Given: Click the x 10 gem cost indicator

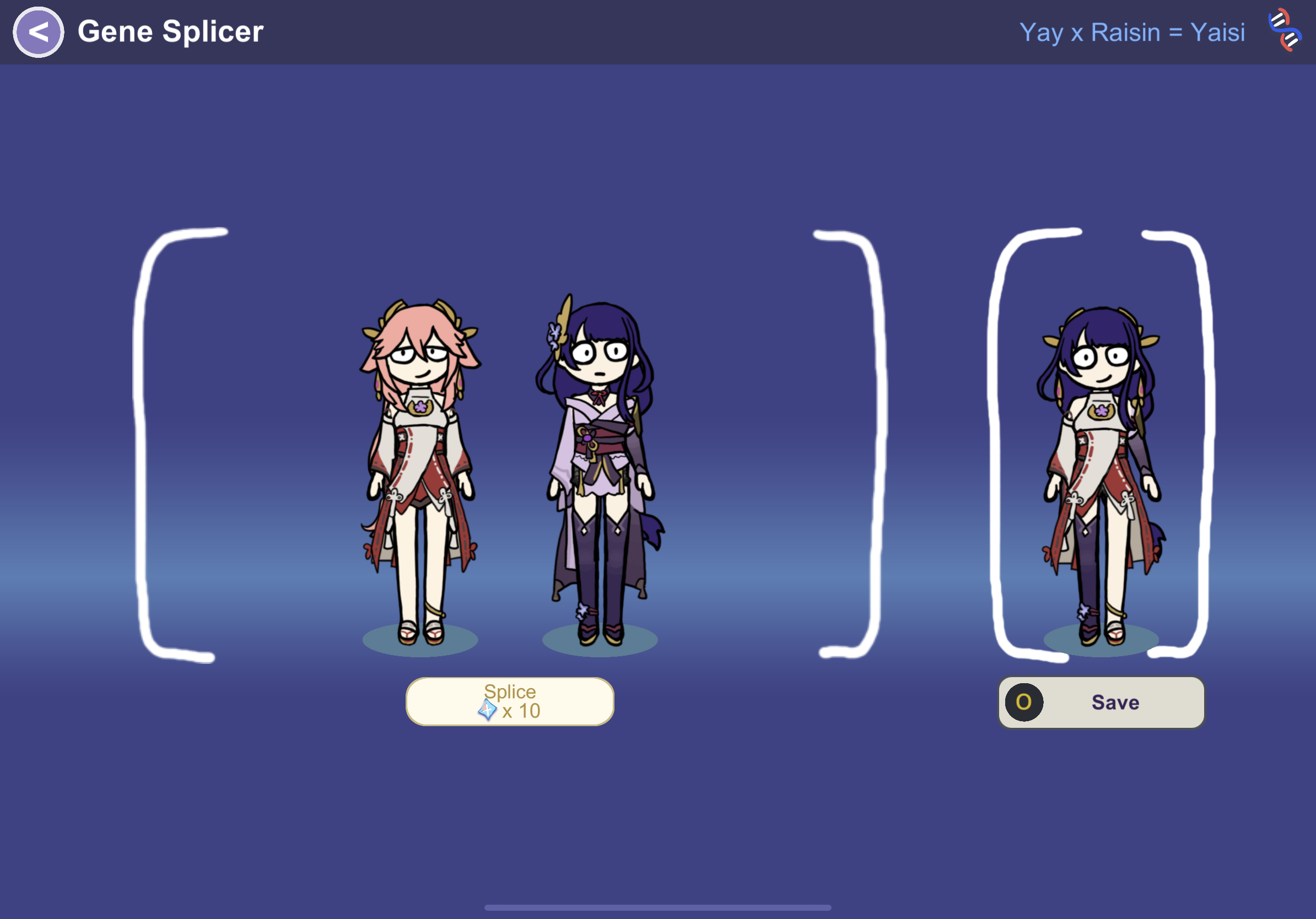Looking at the screenshot, I should (519, 711).
